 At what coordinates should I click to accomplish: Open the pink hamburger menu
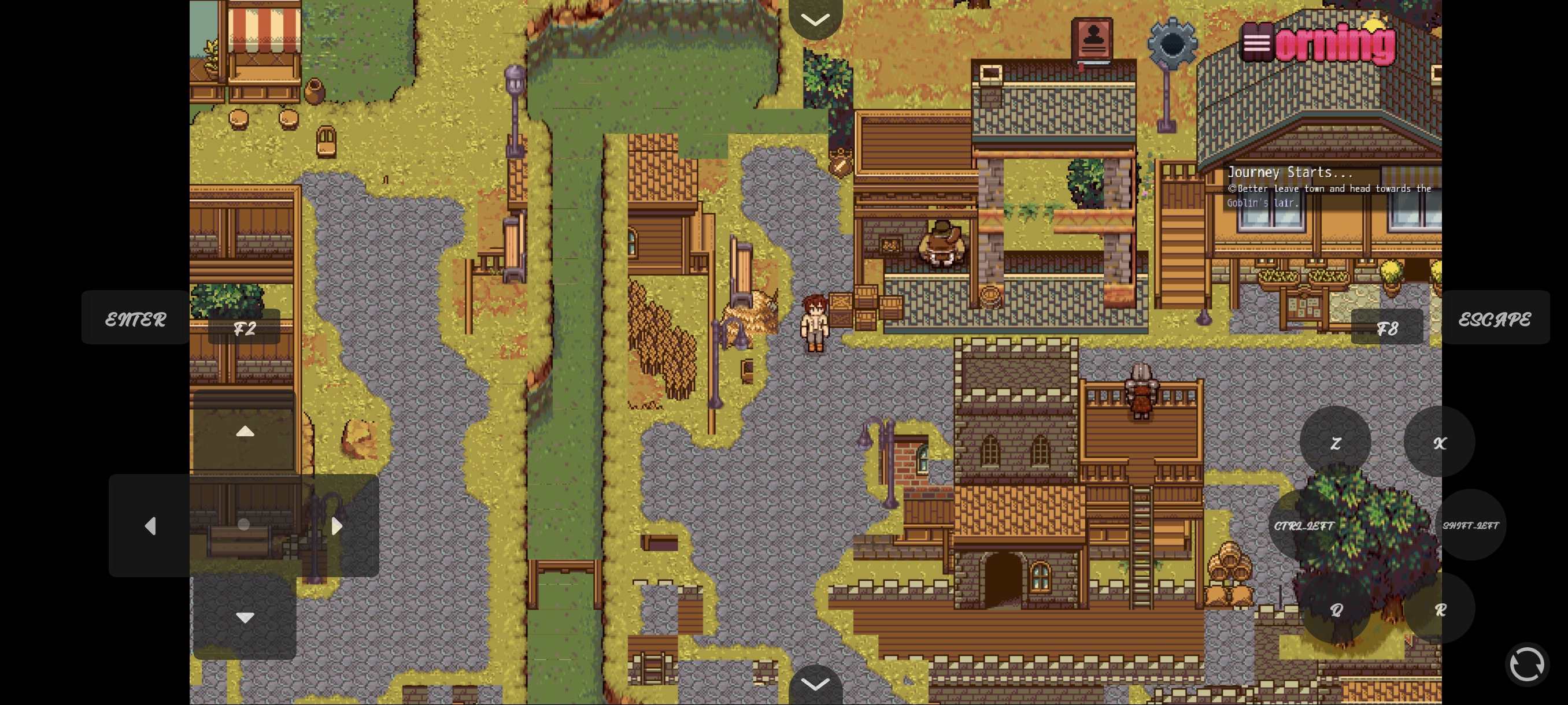(x=1256, y=43)
